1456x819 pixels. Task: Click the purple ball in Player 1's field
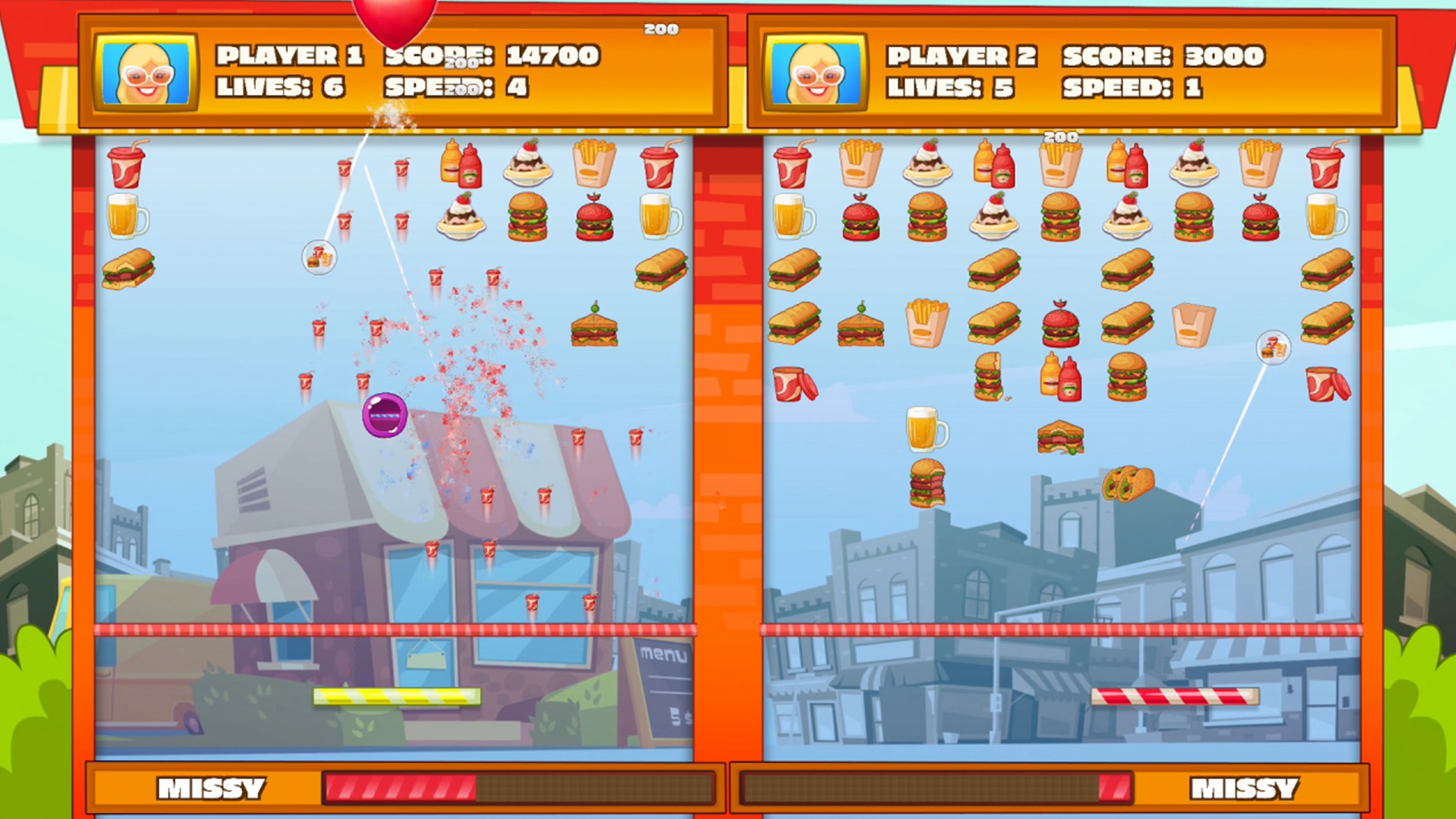384,416
